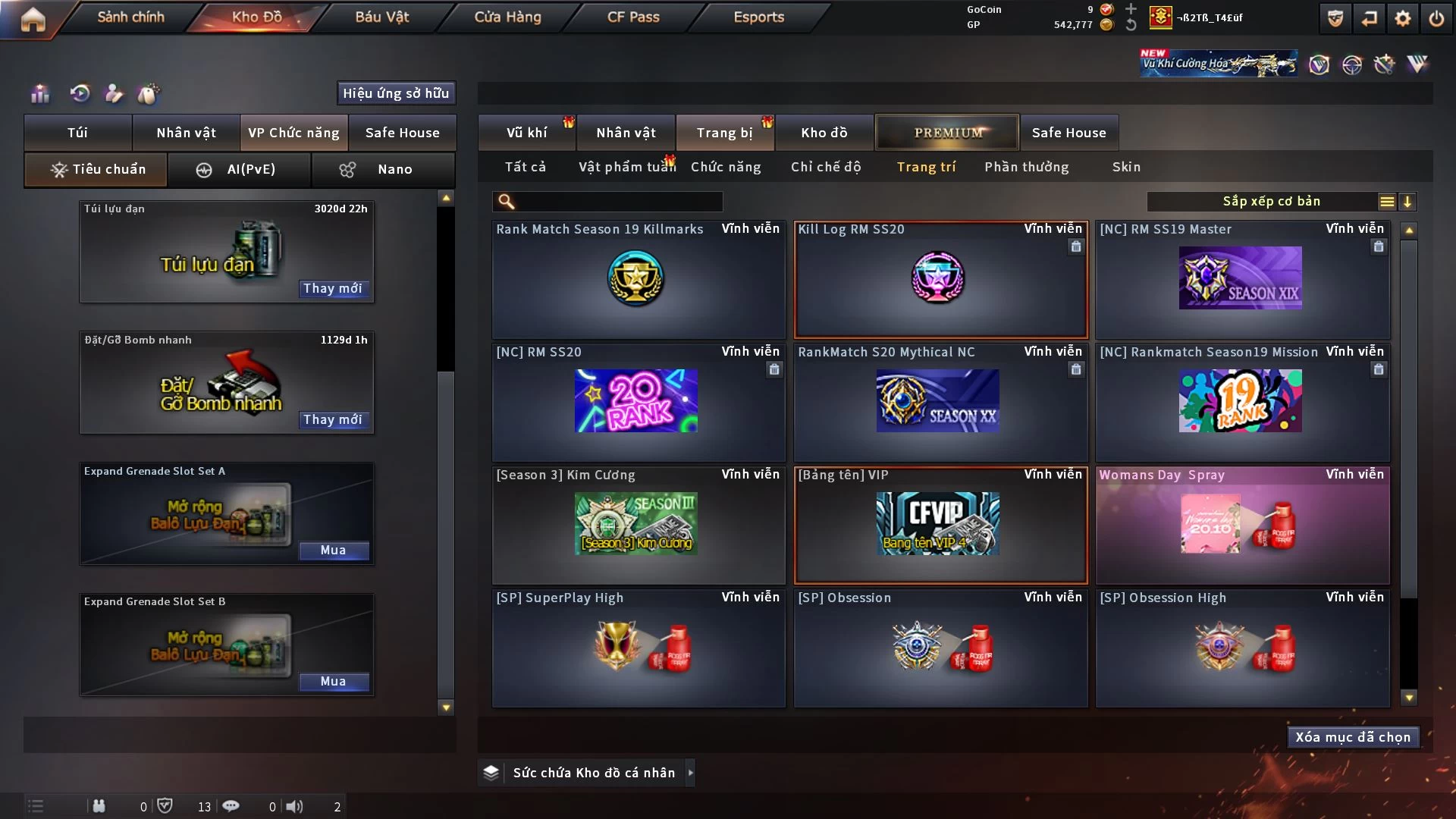Viewport: 1456px width, 819px height.
Task: Buy Expand Grenade Slot Set A
Action: (x=333, y=551)
